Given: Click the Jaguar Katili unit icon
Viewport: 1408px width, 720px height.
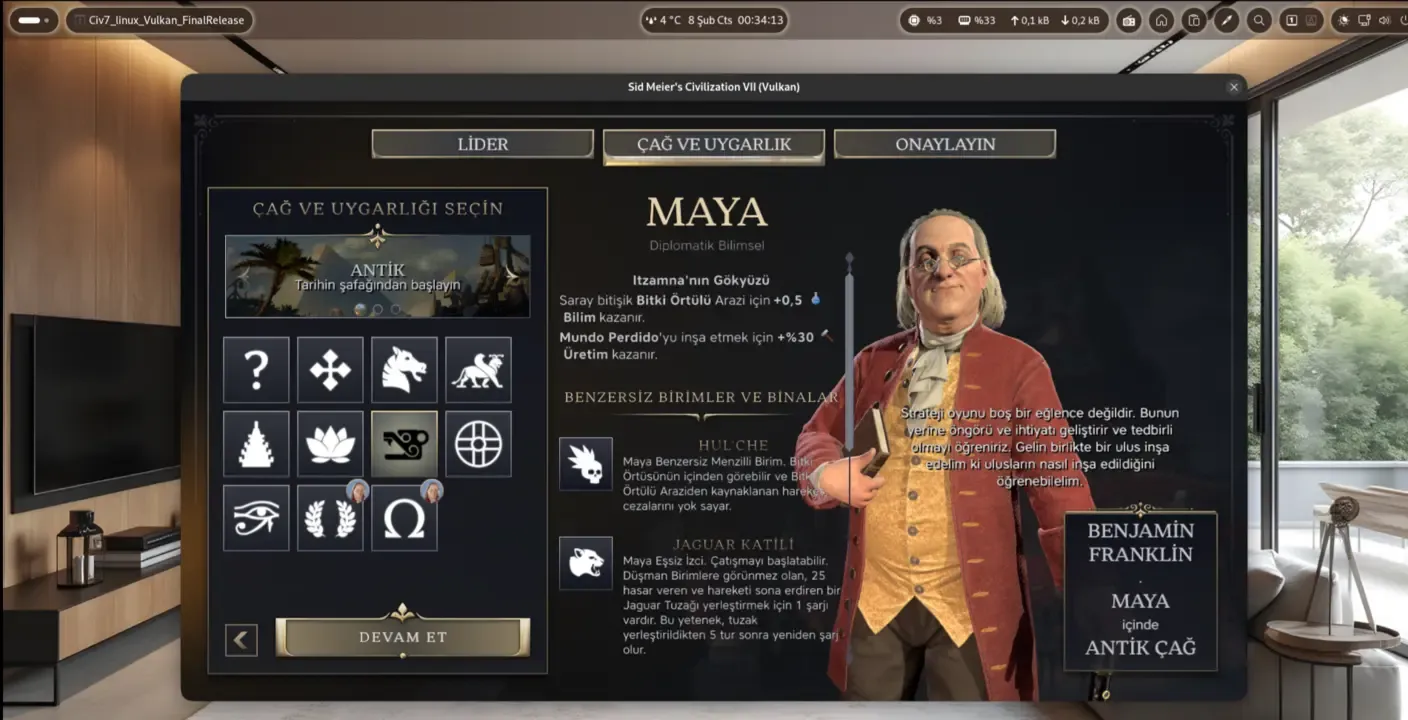Looking at the screenshot, I should click(585, 563).
